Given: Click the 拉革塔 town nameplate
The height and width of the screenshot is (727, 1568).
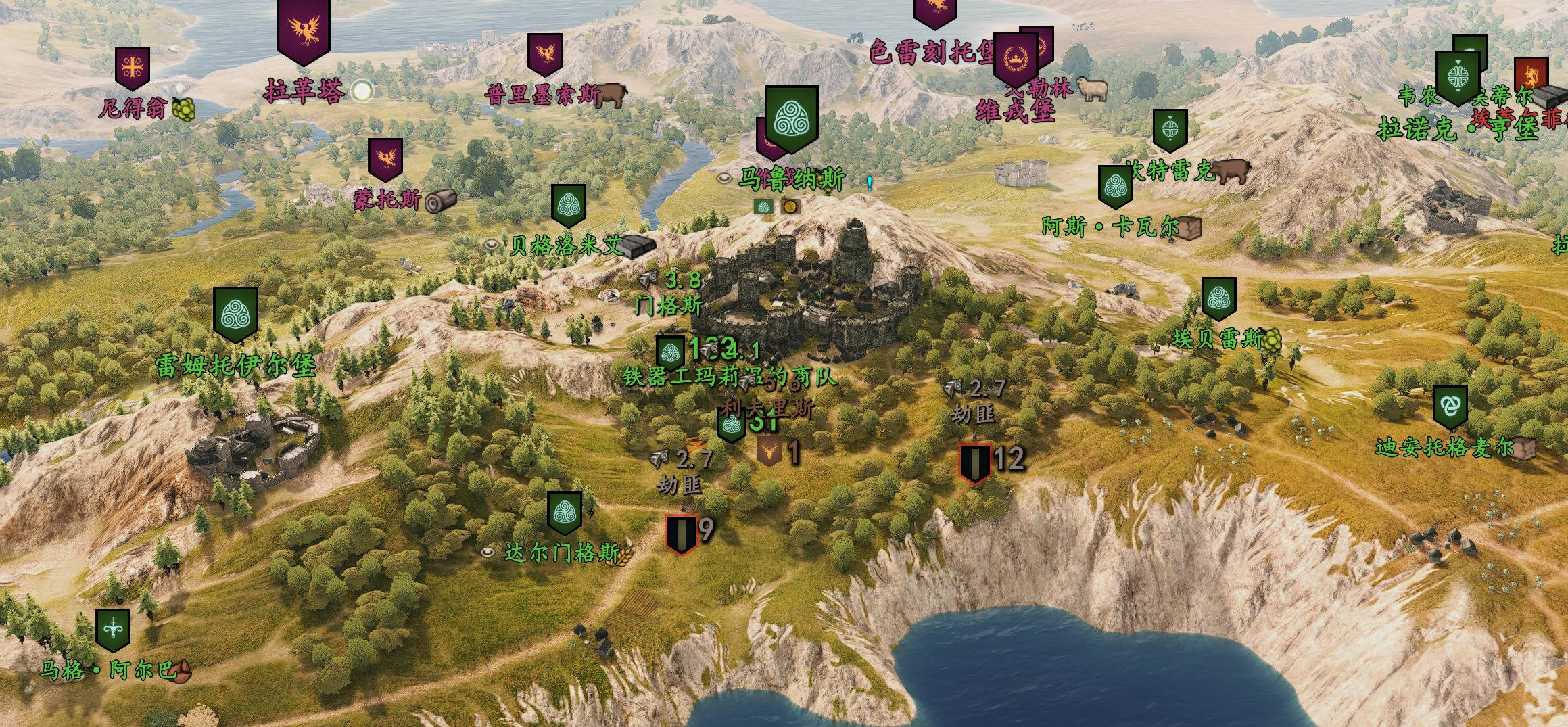Looking at the screenshot, I should pos(304,91).
